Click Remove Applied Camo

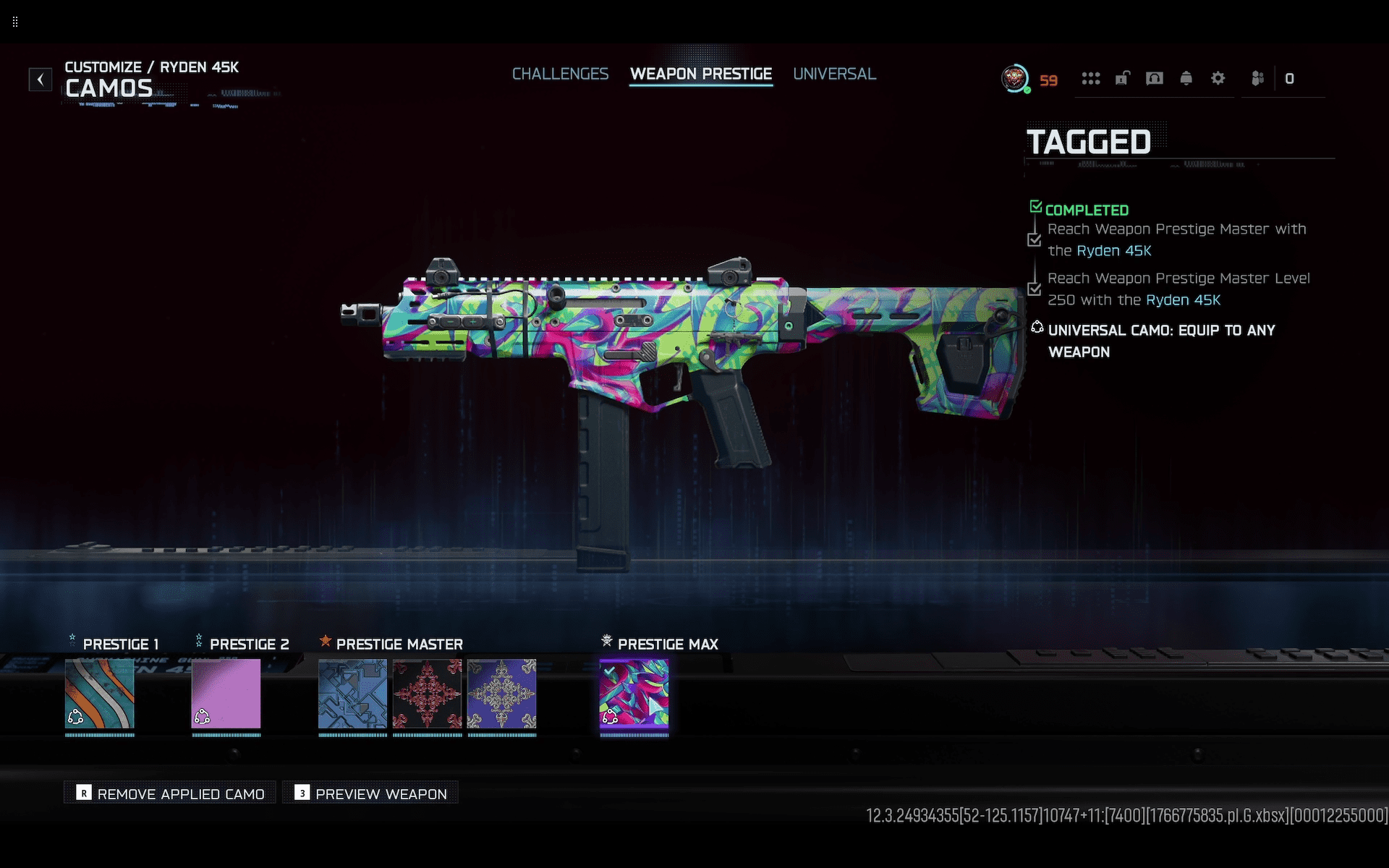pyautogui.click(x=171, y=793)
